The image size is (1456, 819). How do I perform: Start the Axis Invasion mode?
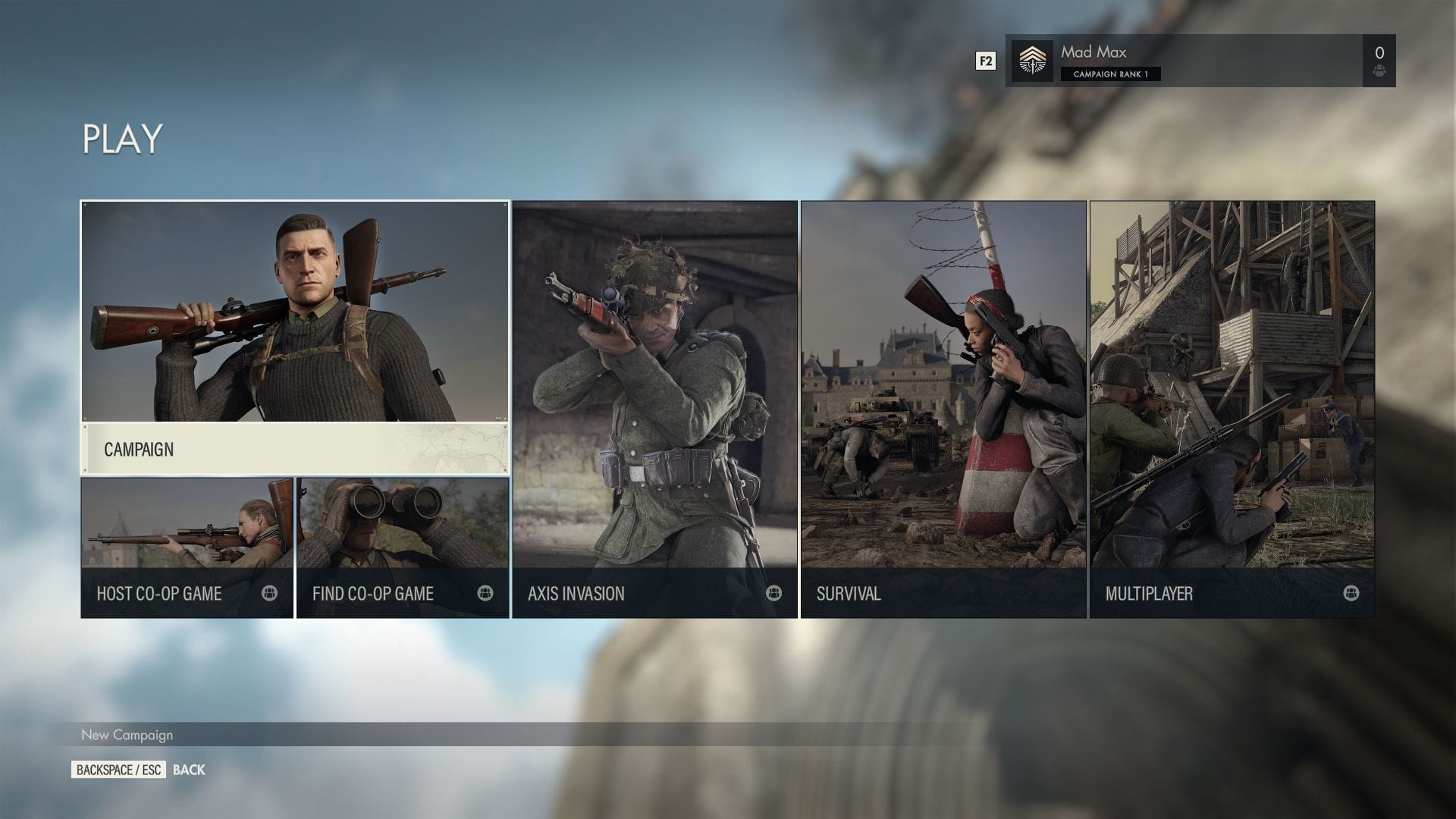[654, 409]
